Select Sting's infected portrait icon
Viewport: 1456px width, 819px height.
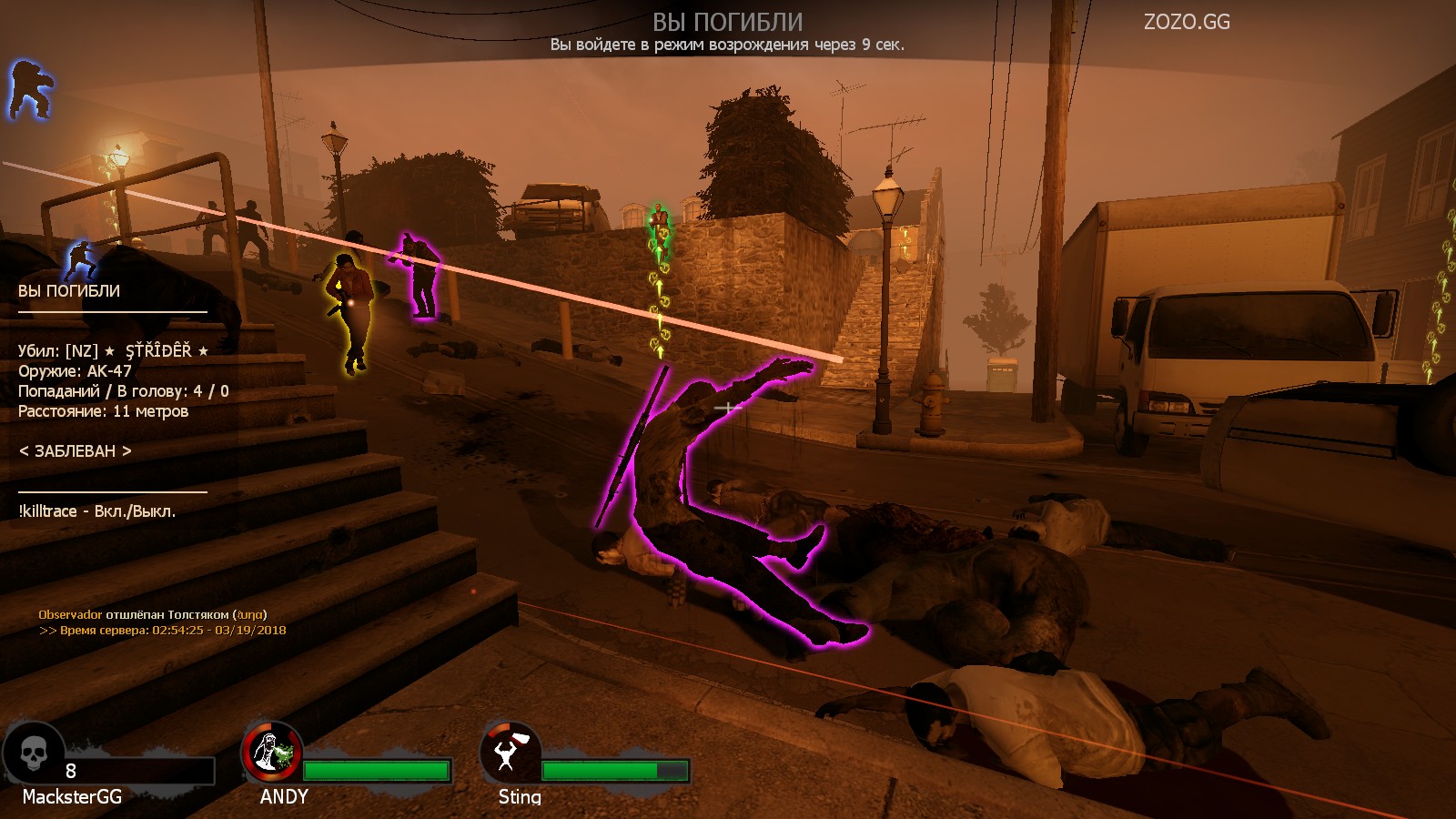[511, 752]
